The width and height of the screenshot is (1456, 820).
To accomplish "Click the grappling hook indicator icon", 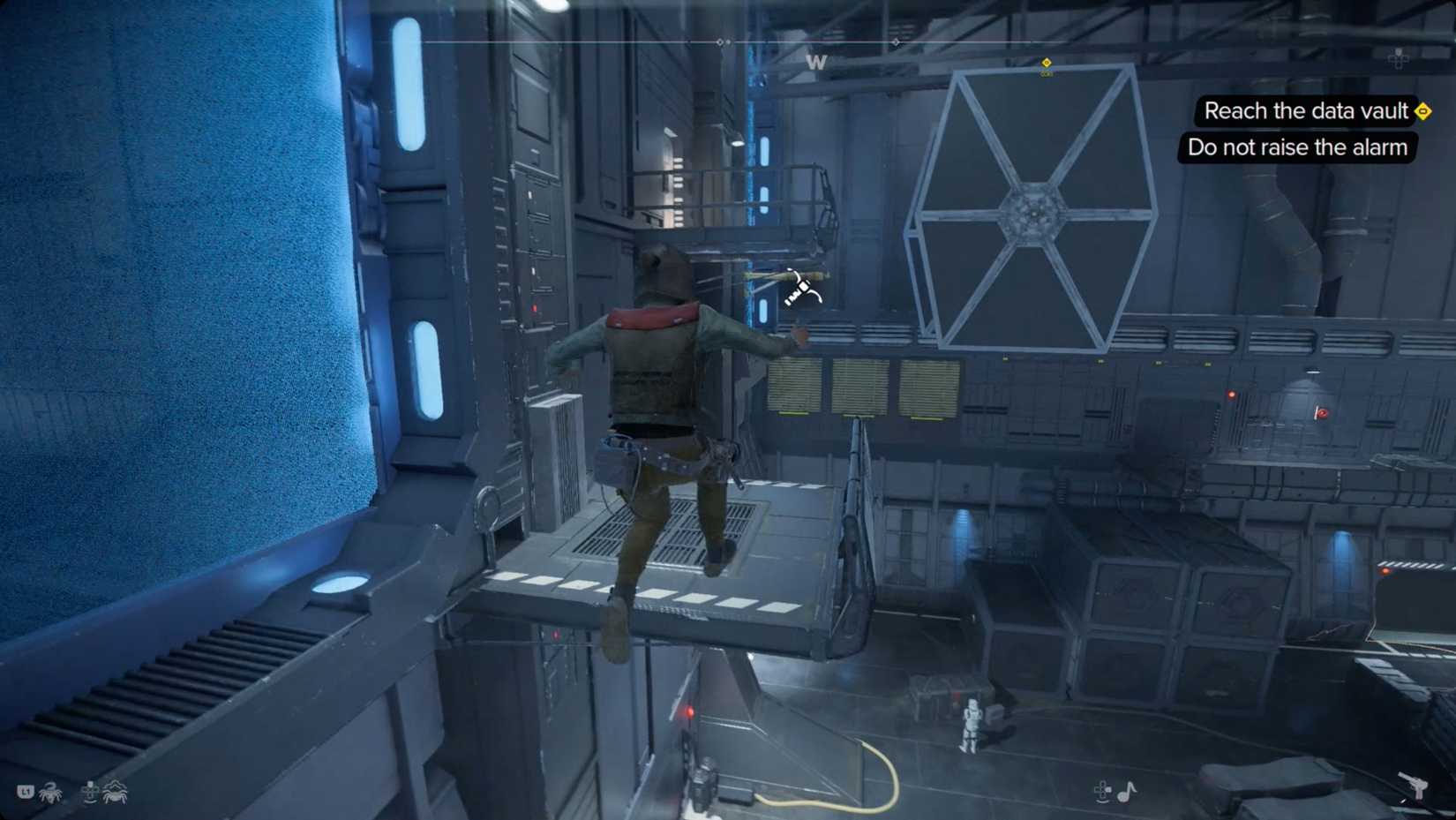I will click(802, 288).
